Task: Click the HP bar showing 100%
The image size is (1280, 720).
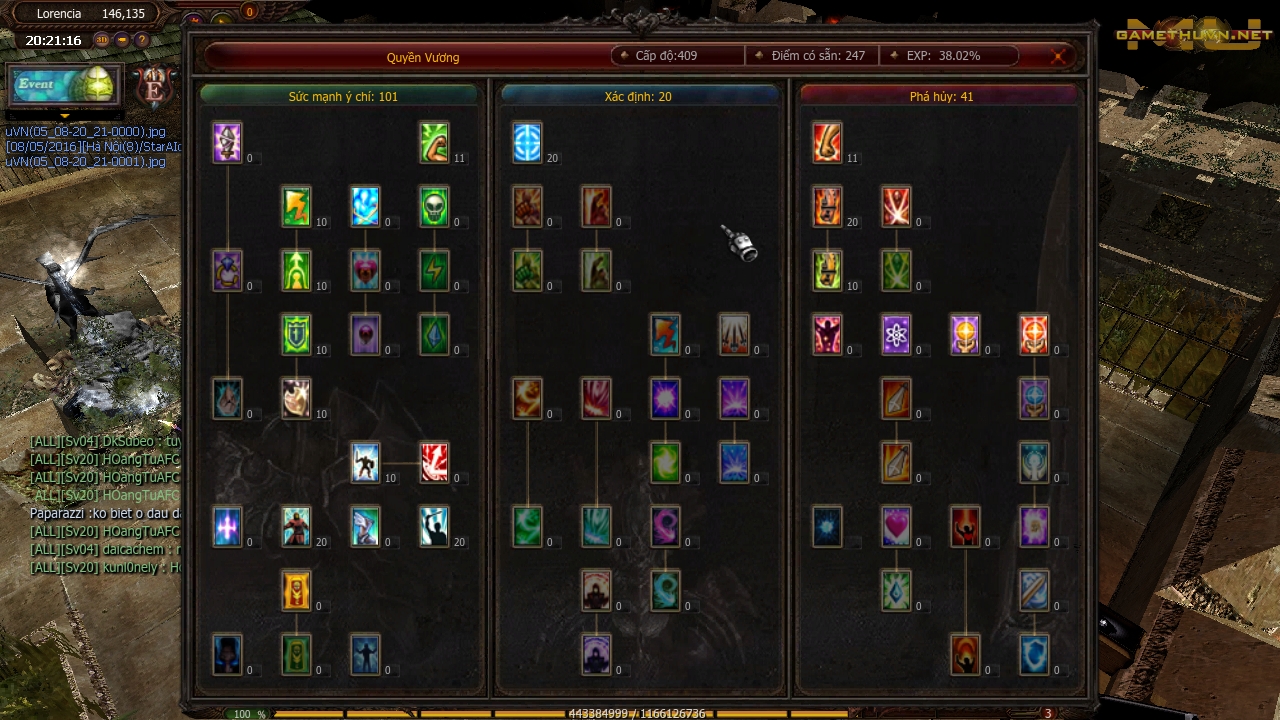Action: tap(243, 713)
